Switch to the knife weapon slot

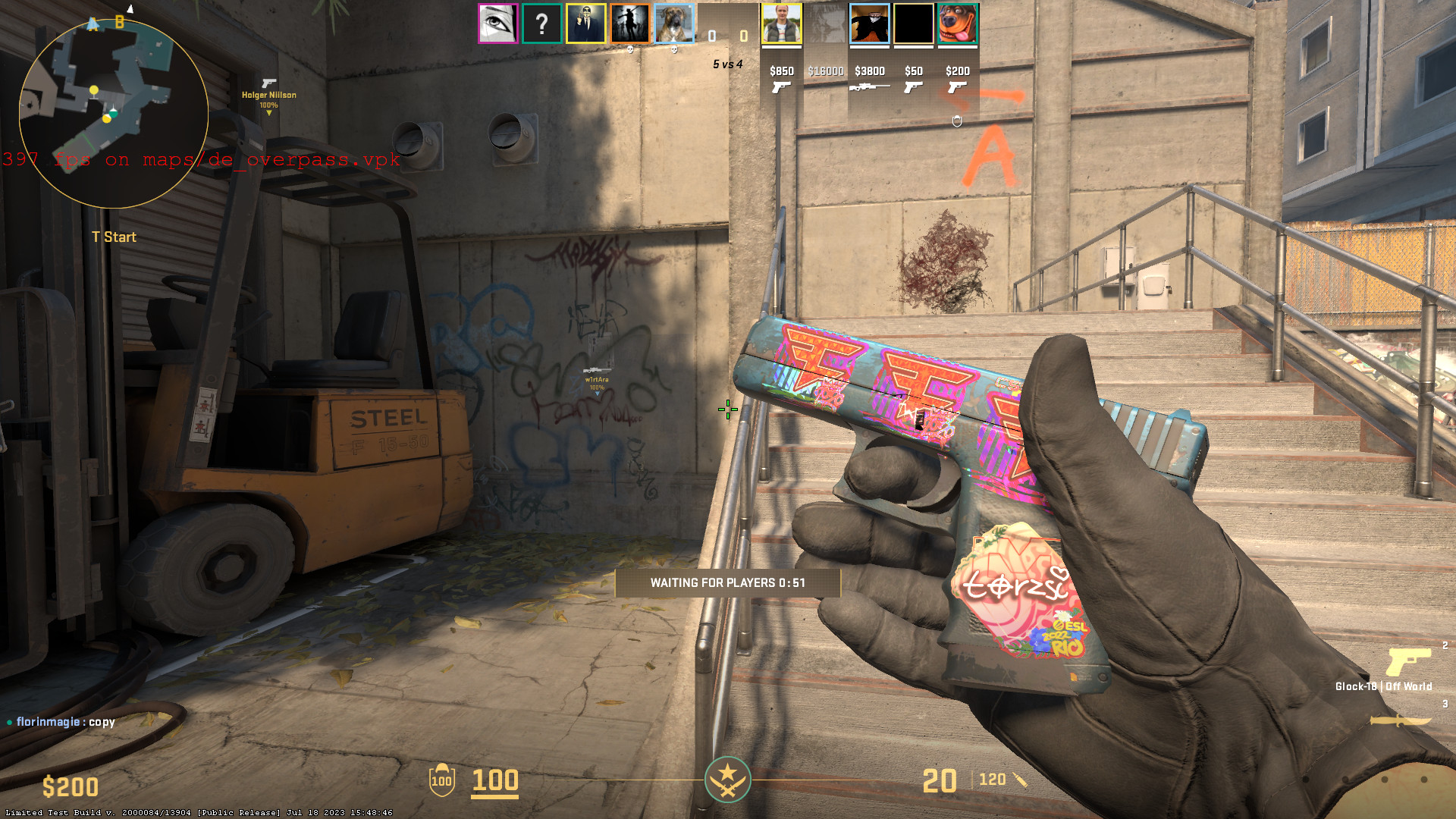[x=1401, y=720]
